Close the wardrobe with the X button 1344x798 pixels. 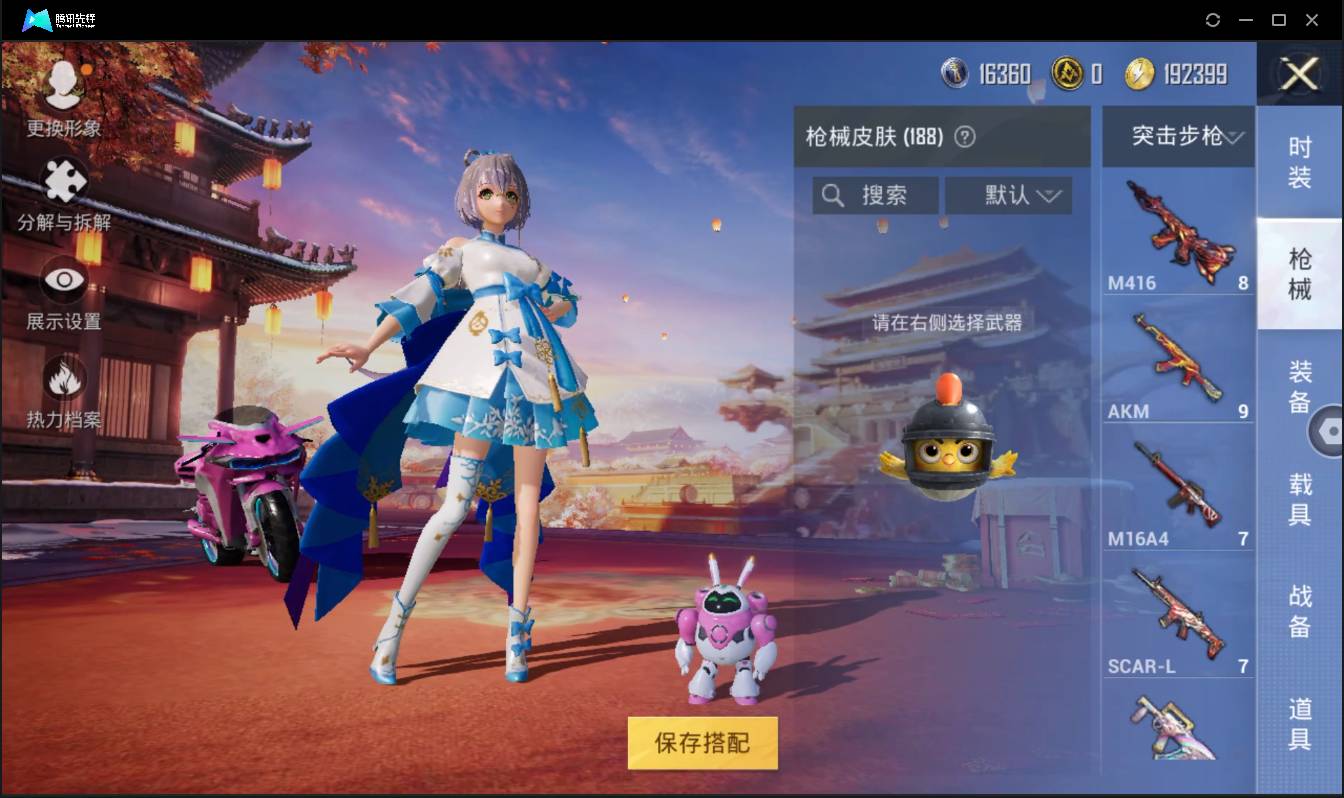(1299, 75)
